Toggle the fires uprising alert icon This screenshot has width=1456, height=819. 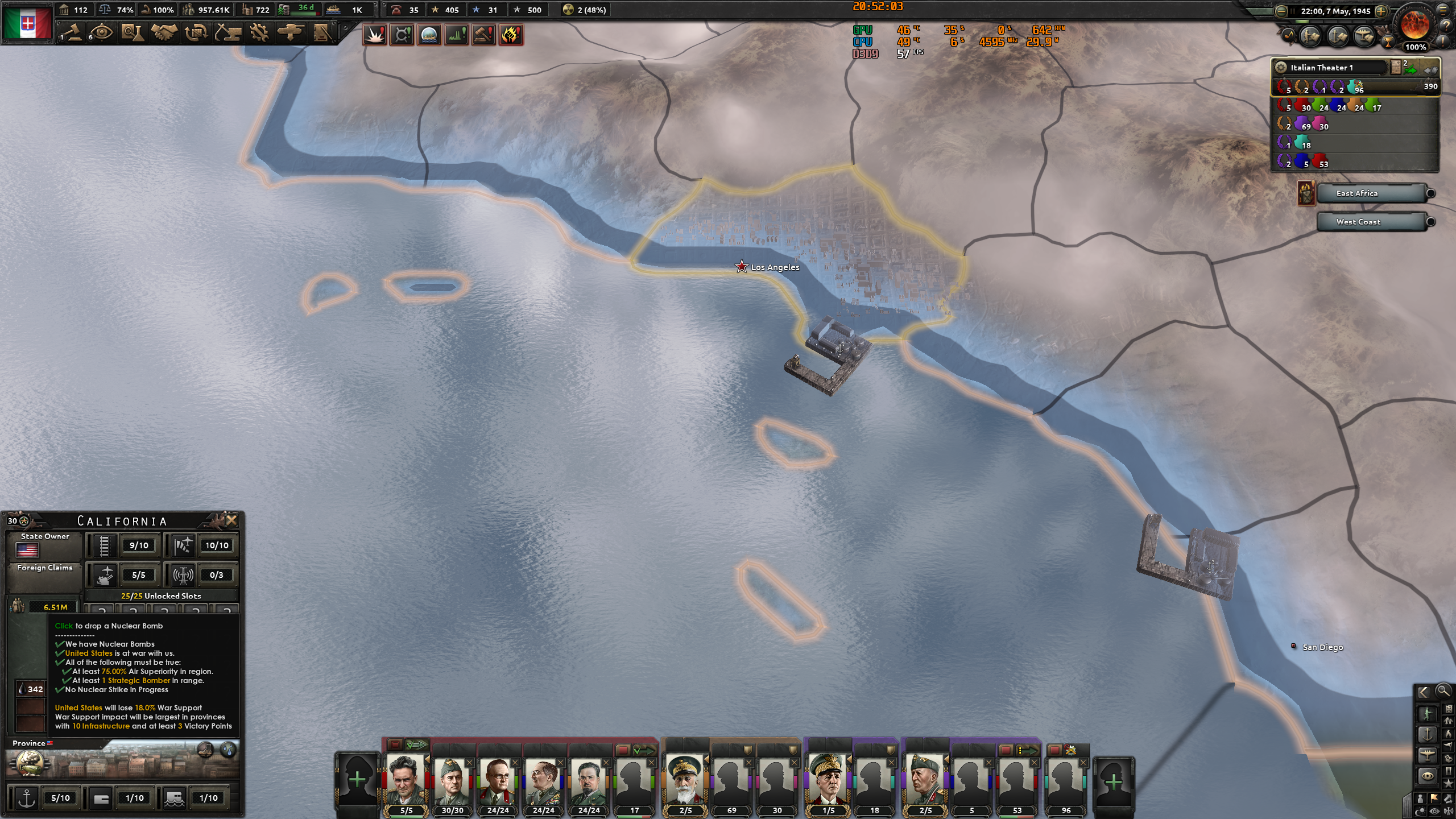(511, 35)
